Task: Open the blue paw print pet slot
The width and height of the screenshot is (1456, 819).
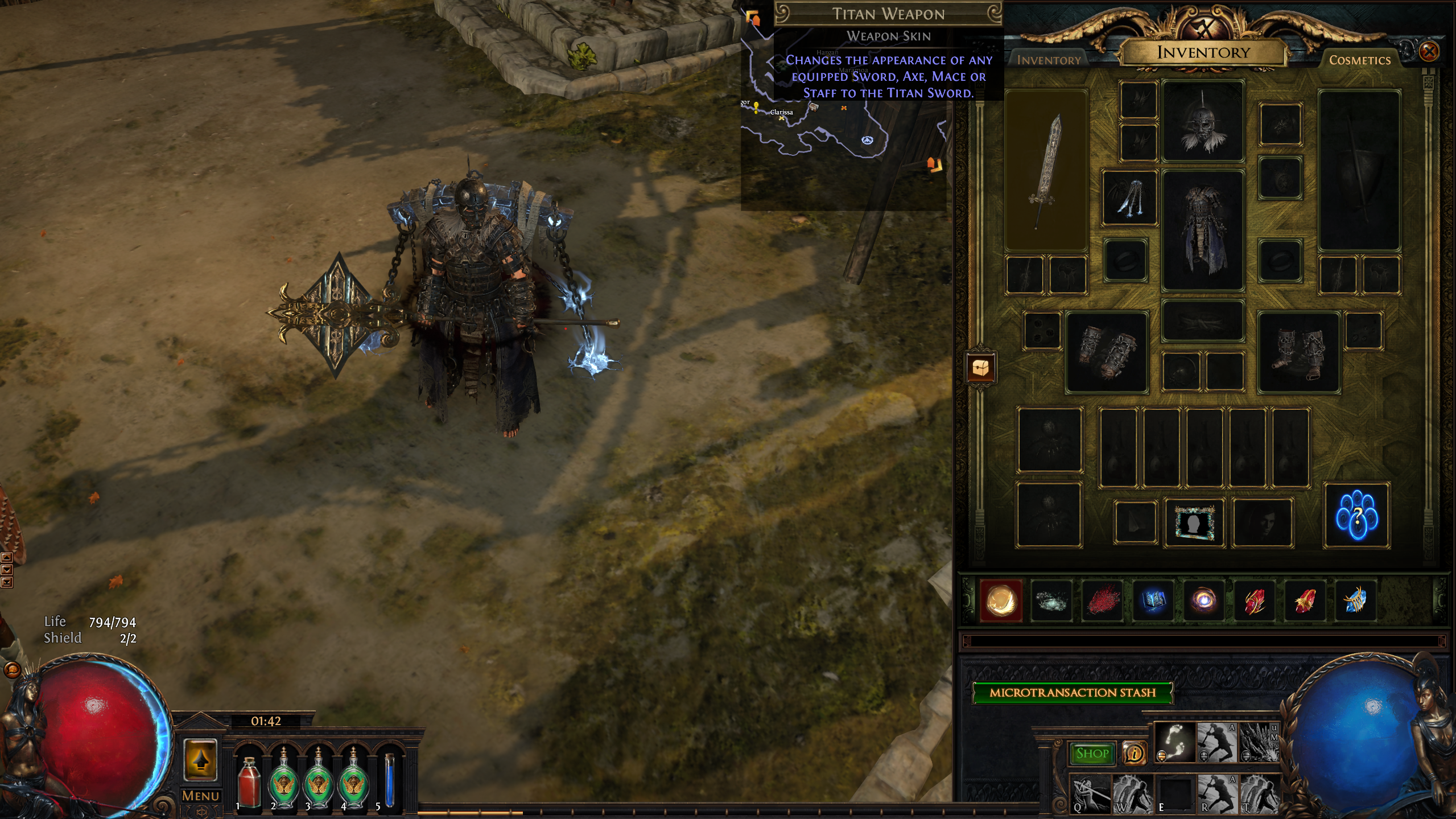Action: [x=1357, y=516]
